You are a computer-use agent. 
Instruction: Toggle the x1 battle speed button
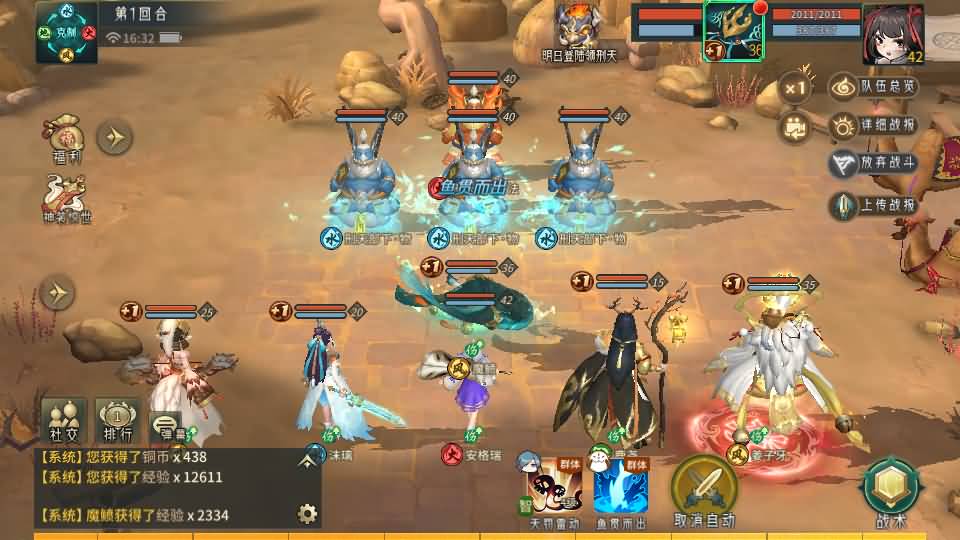click(795, 88)
